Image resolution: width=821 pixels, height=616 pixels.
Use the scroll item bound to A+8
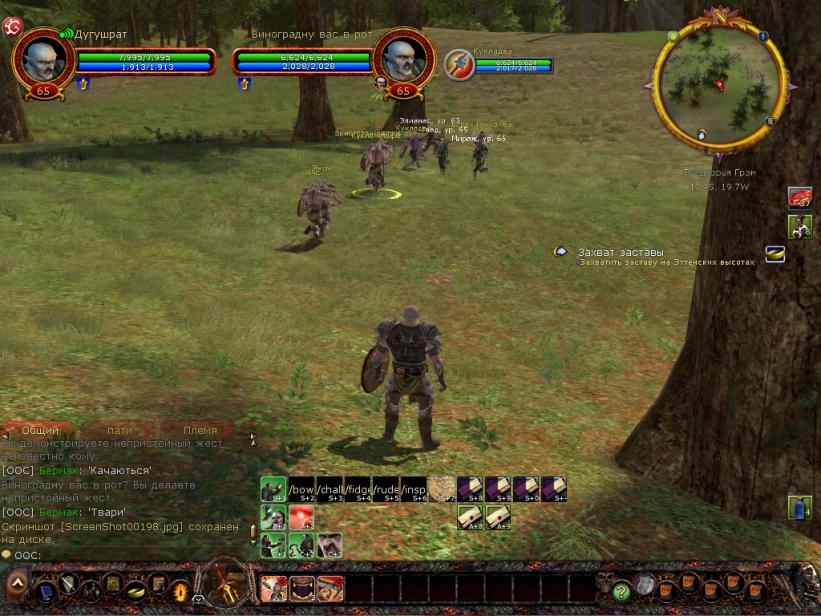click(470, 517)
